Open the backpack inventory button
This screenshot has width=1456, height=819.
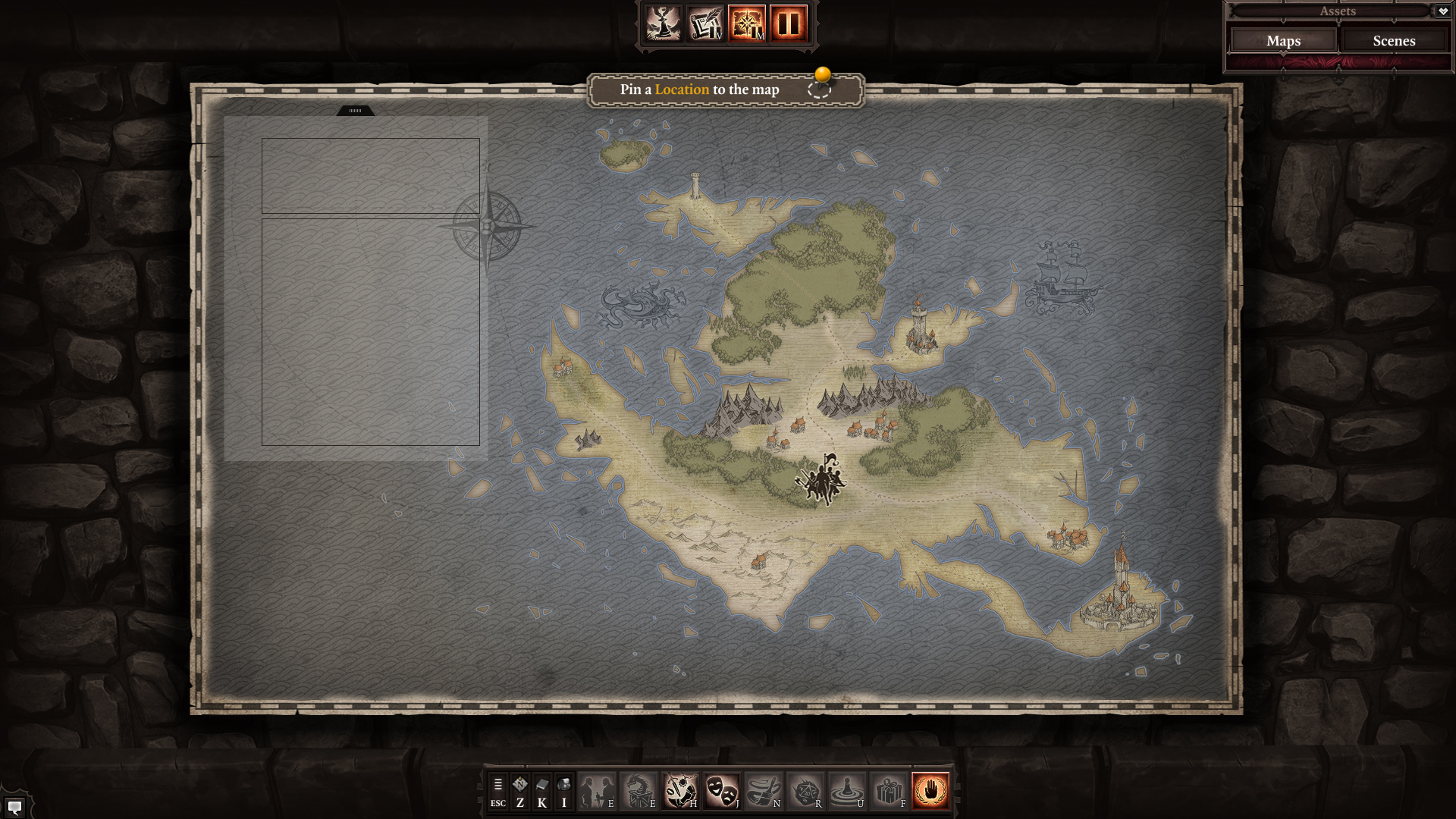563,791
